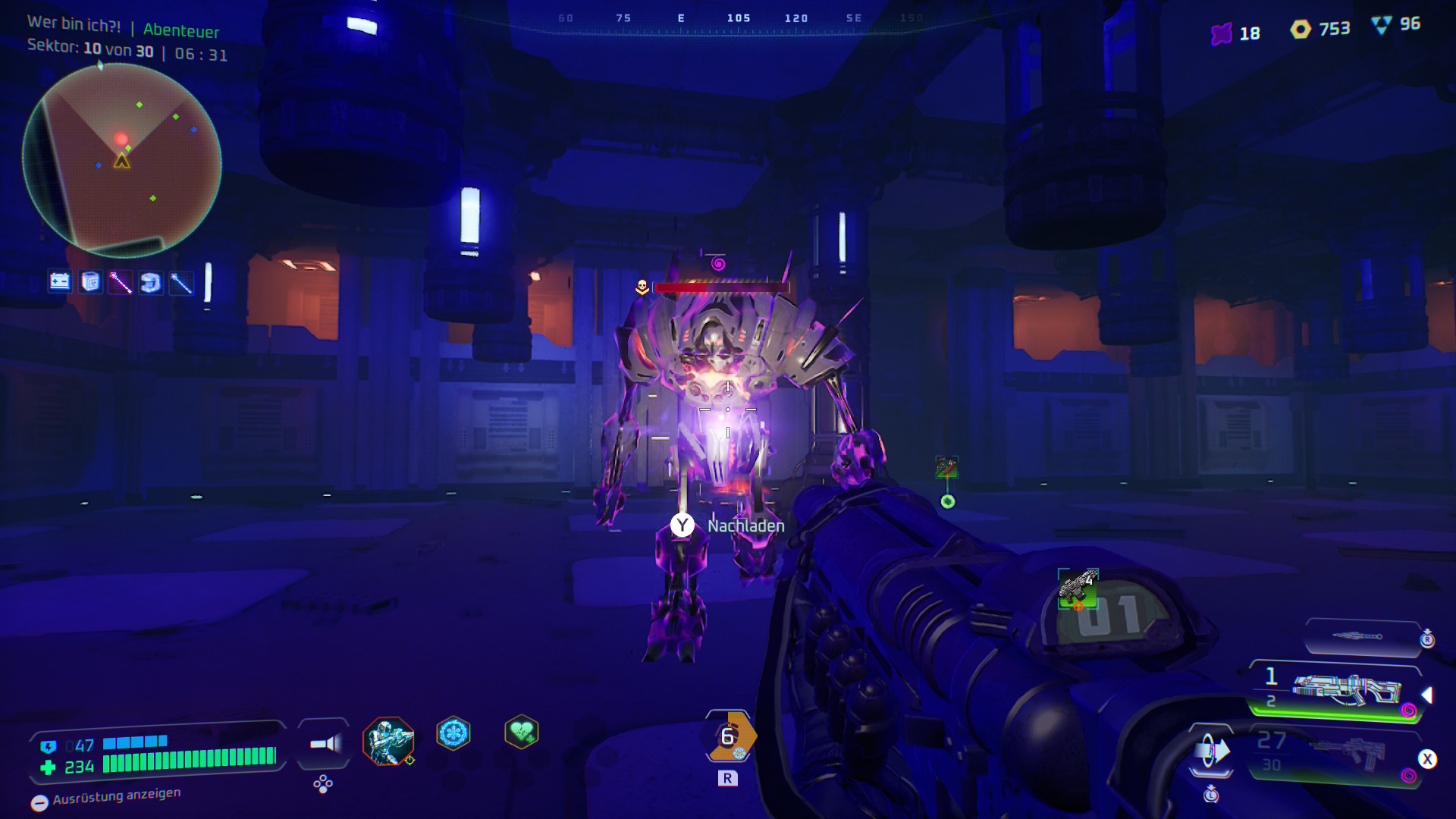Image resolution: width=1456 pixels, height=819 pixels.
Task: Click the gold nut currency icon
Action: tap(1301, 30)
